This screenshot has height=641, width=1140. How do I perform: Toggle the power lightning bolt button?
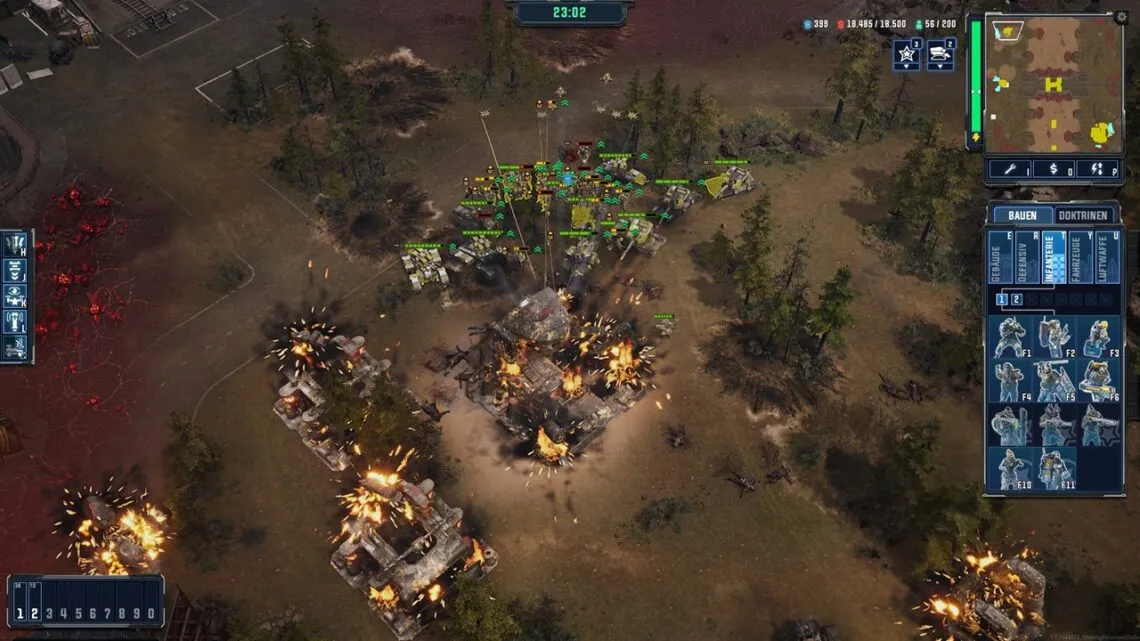tap(1097, 169)
